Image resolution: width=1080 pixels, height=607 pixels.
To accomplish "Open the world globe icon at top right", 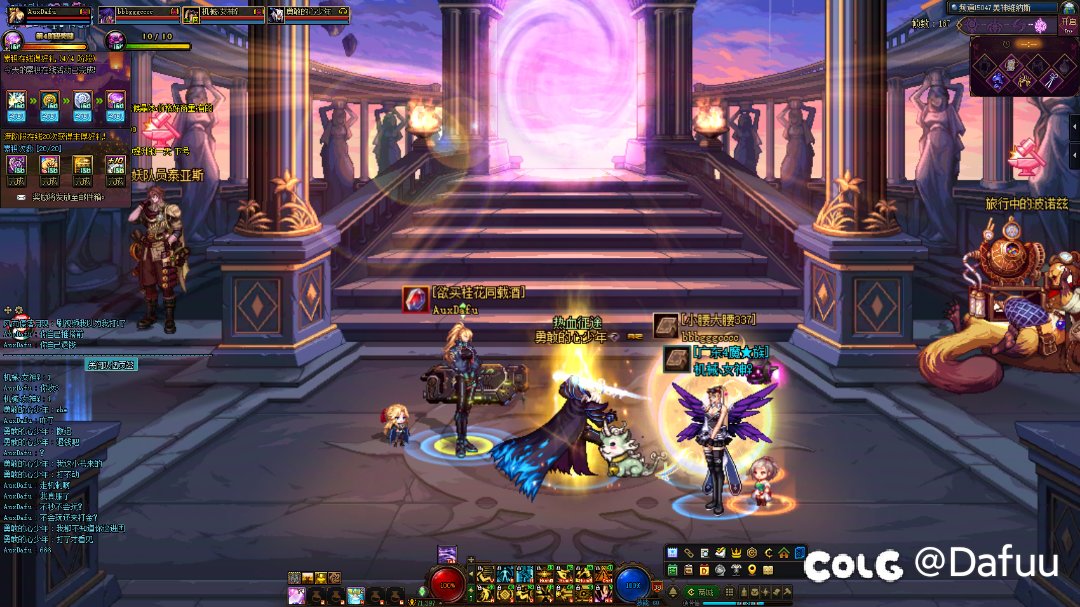I will (x=1067, y=7).
